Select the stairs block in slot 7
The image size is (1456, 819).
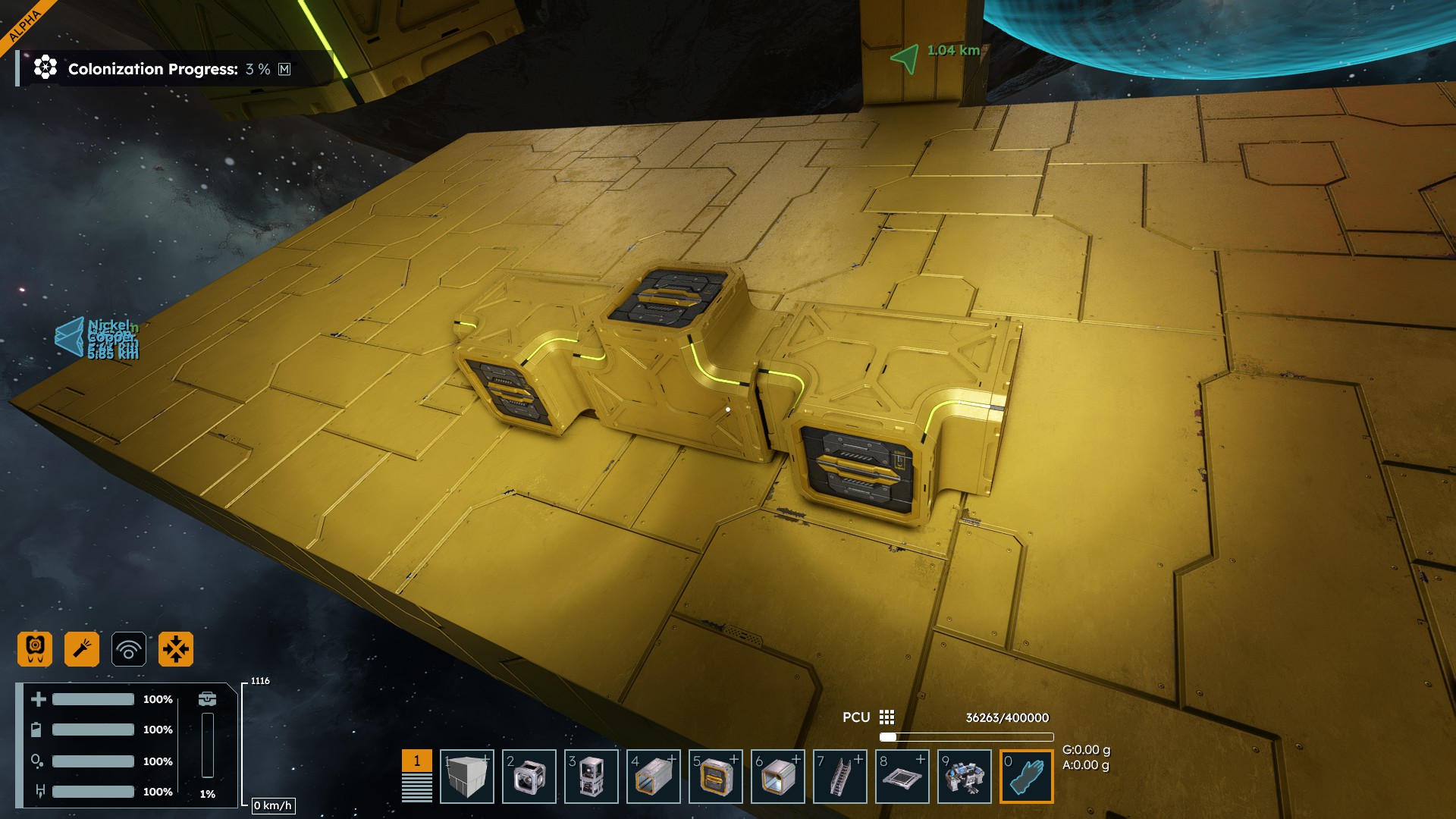tap(839, 777)
